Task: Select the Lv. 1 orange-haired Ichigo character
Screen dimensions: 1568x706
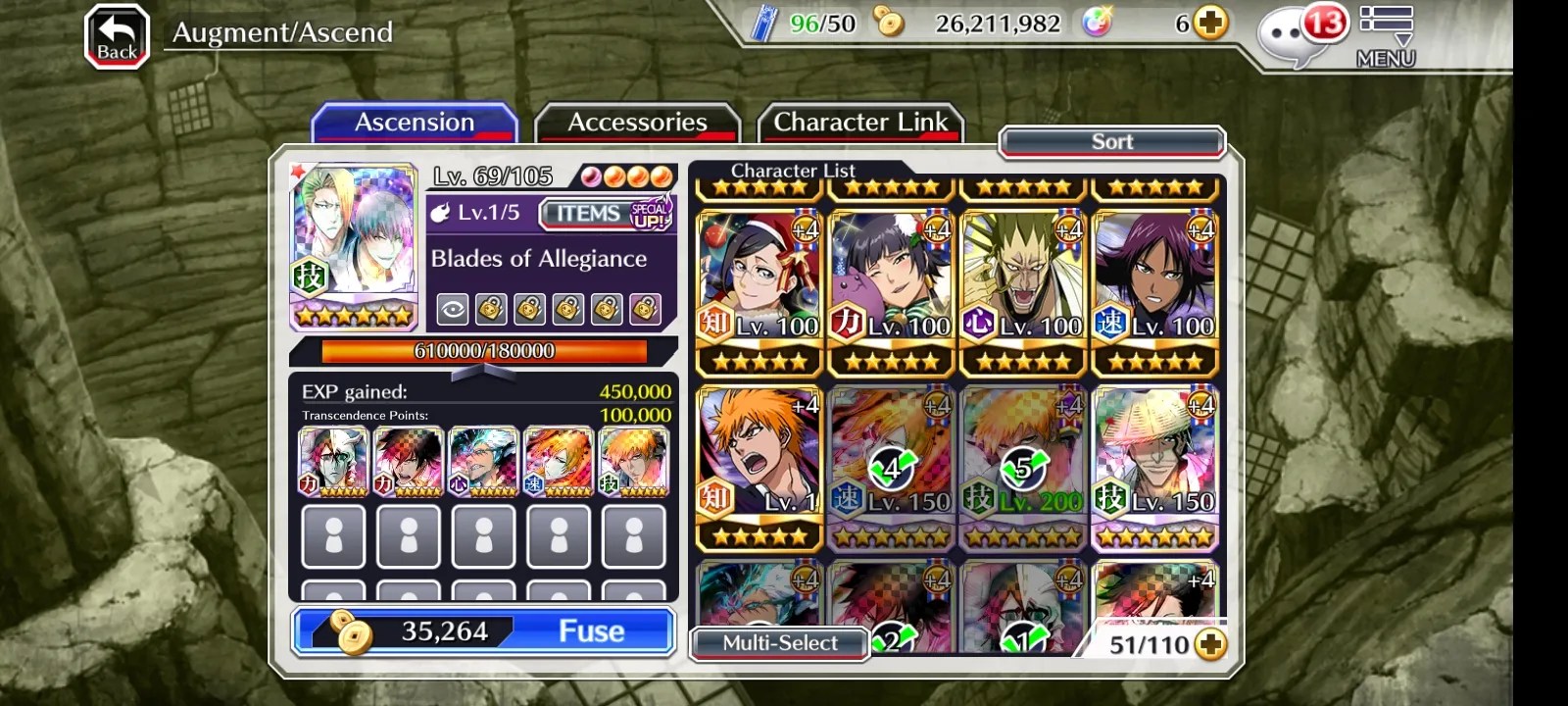Action: (759, 467)
